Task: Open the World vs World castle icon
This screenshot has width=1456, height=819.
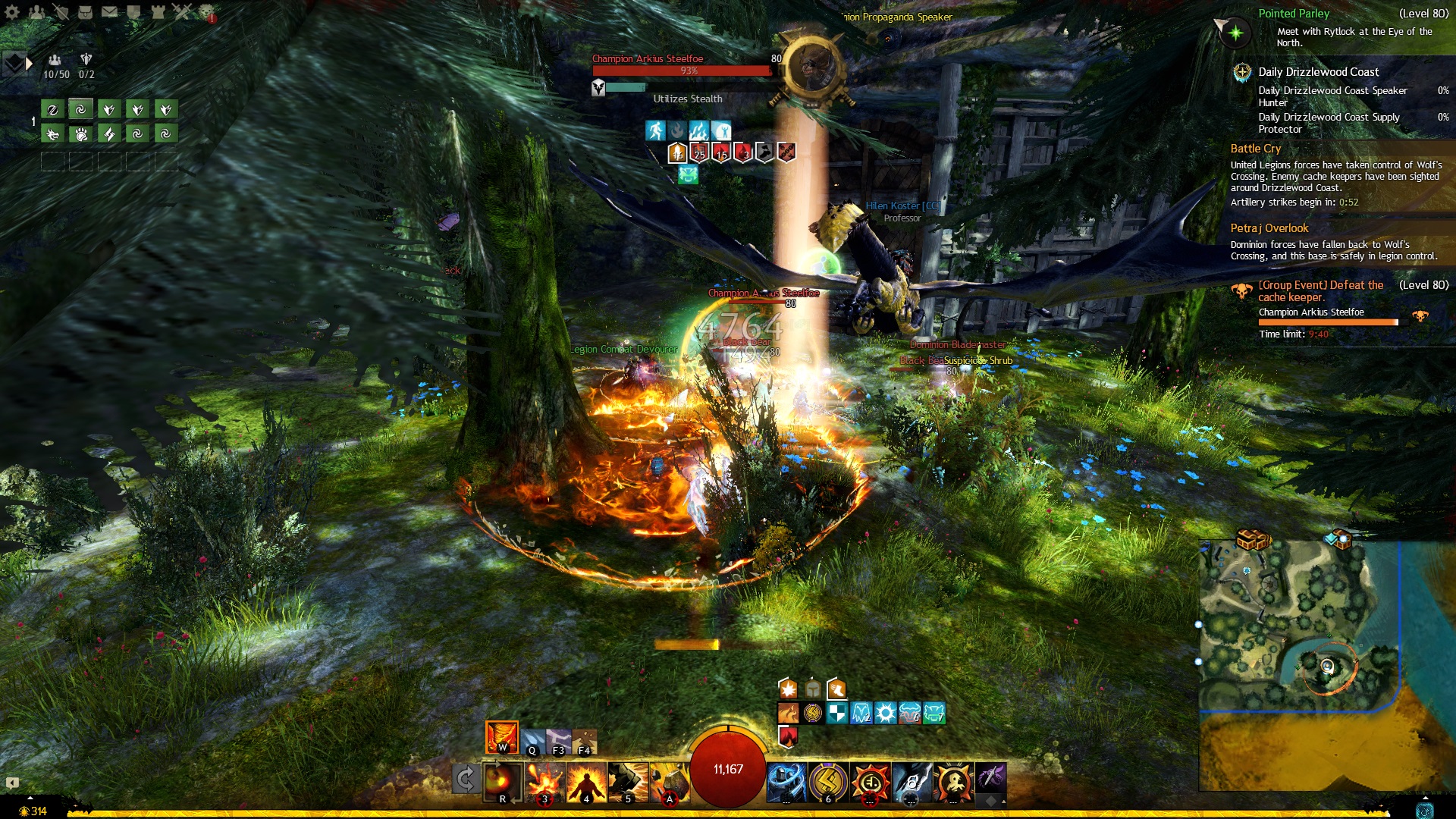Action: (158, 11)
